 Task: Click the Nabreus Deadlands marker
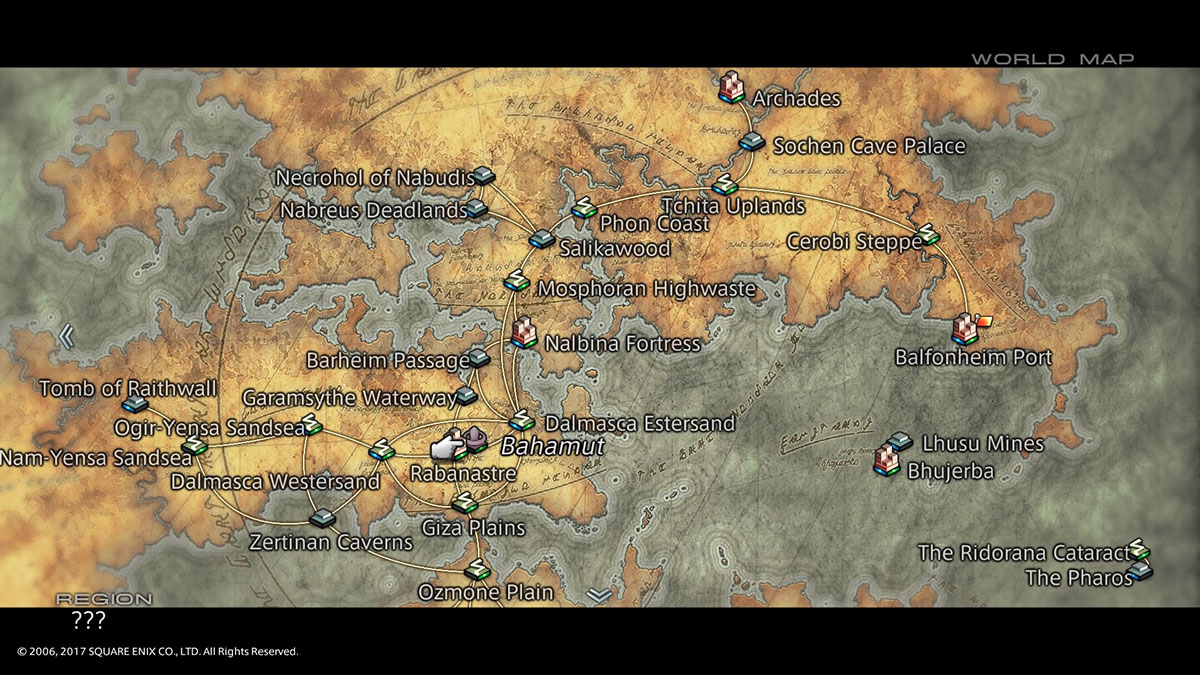pyautogui.click(x=477, y=209)
